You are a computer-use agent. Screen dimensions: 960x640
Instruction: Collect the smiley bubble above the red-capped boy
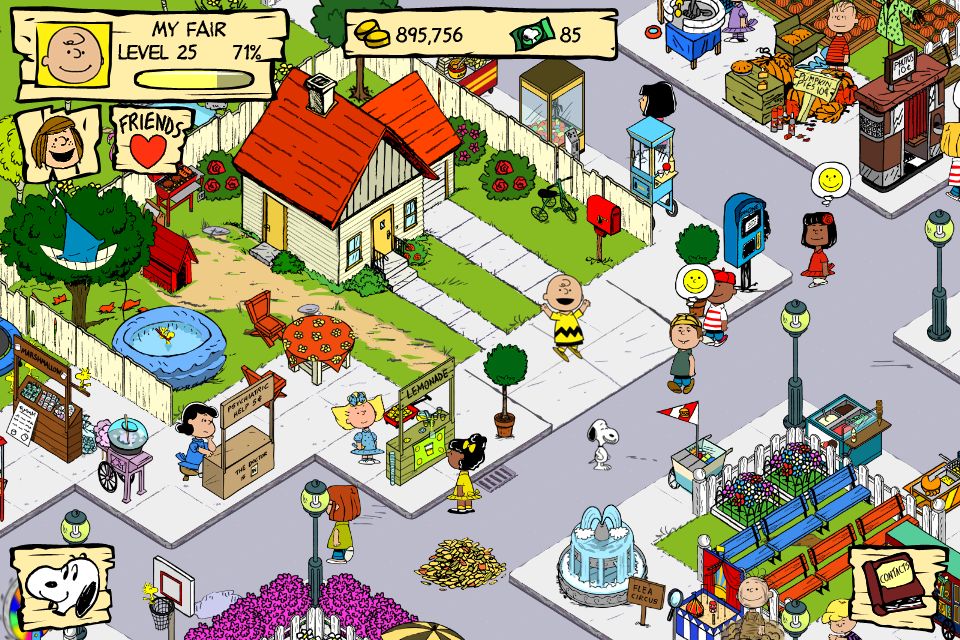pyautogui.click(x=693, y=279)
